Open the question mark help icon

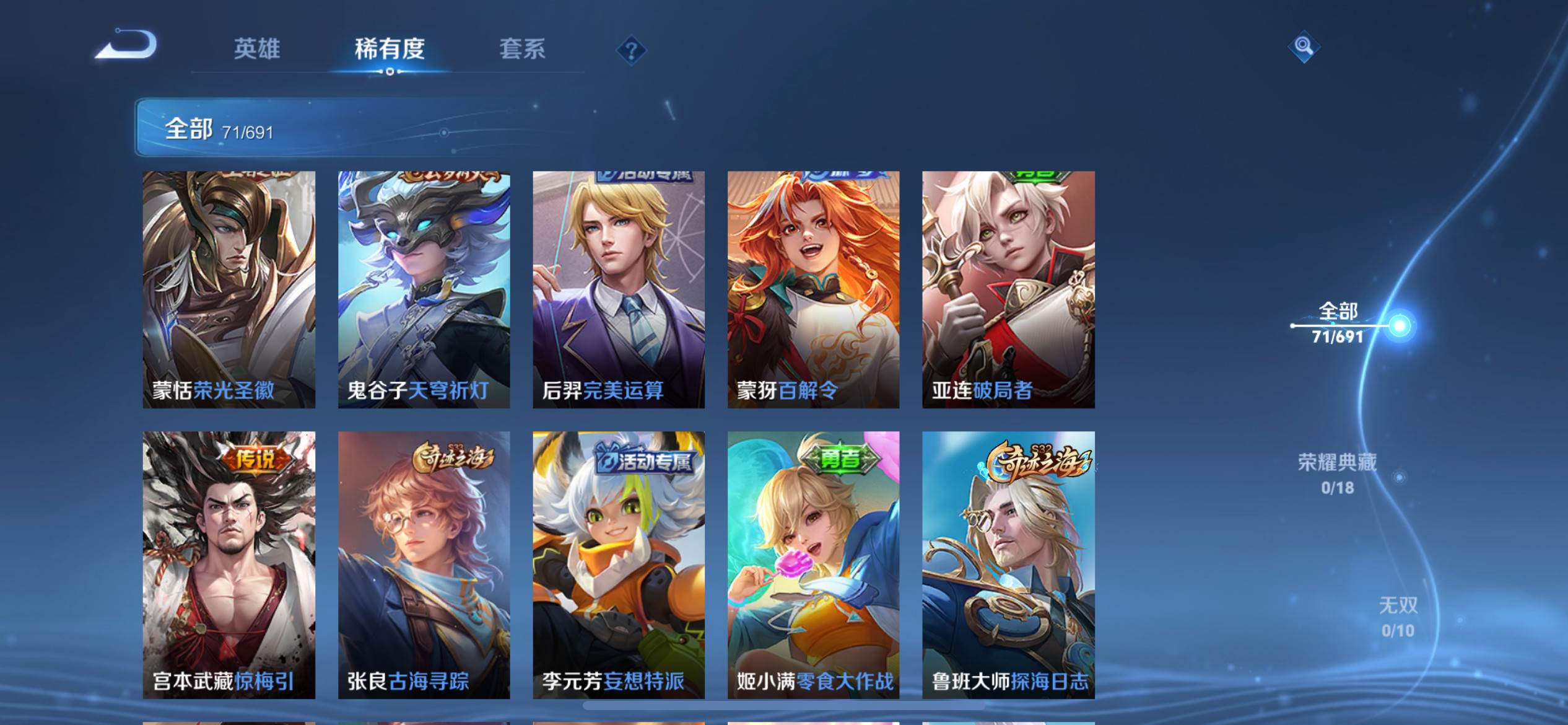(x=631, y=50)
